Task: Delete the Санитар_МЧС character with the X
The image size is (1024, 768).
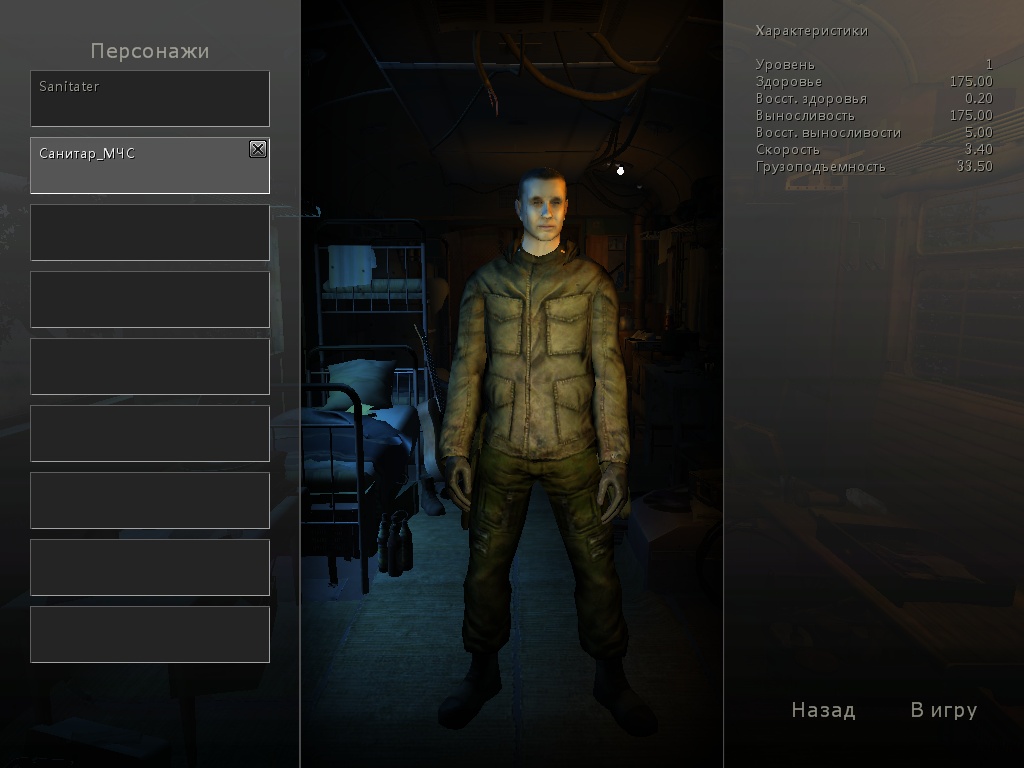Action: pyautogui.click(x=258, y=149)
